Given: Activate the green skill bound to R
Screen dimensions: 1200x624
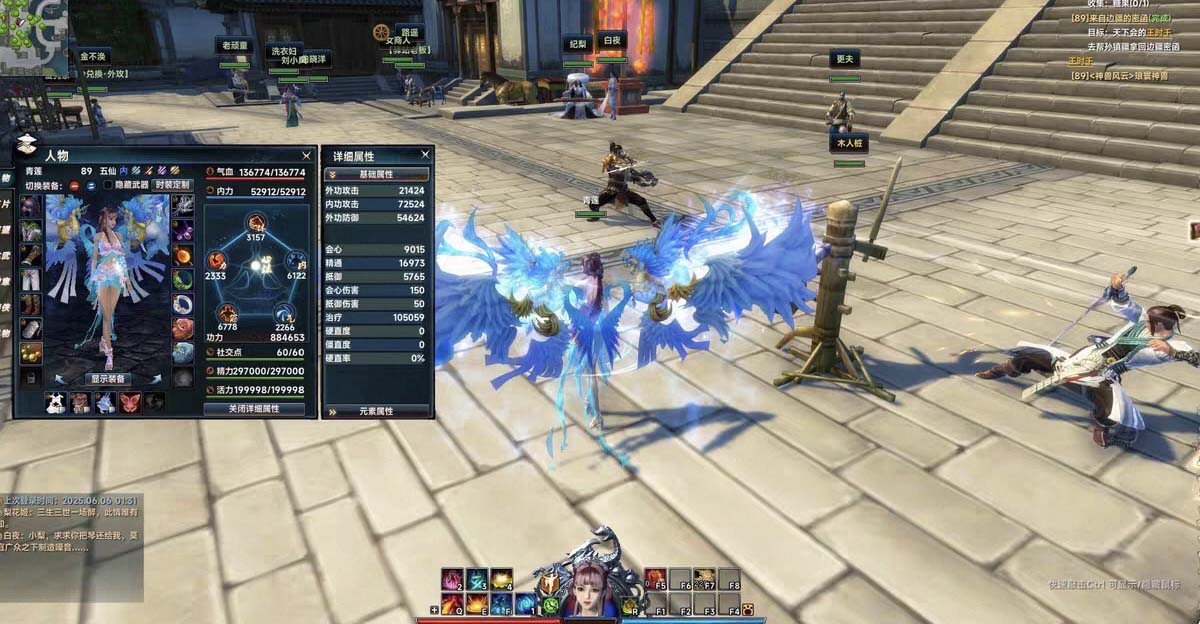Looking at the screenshot, I should pos(632,603).
